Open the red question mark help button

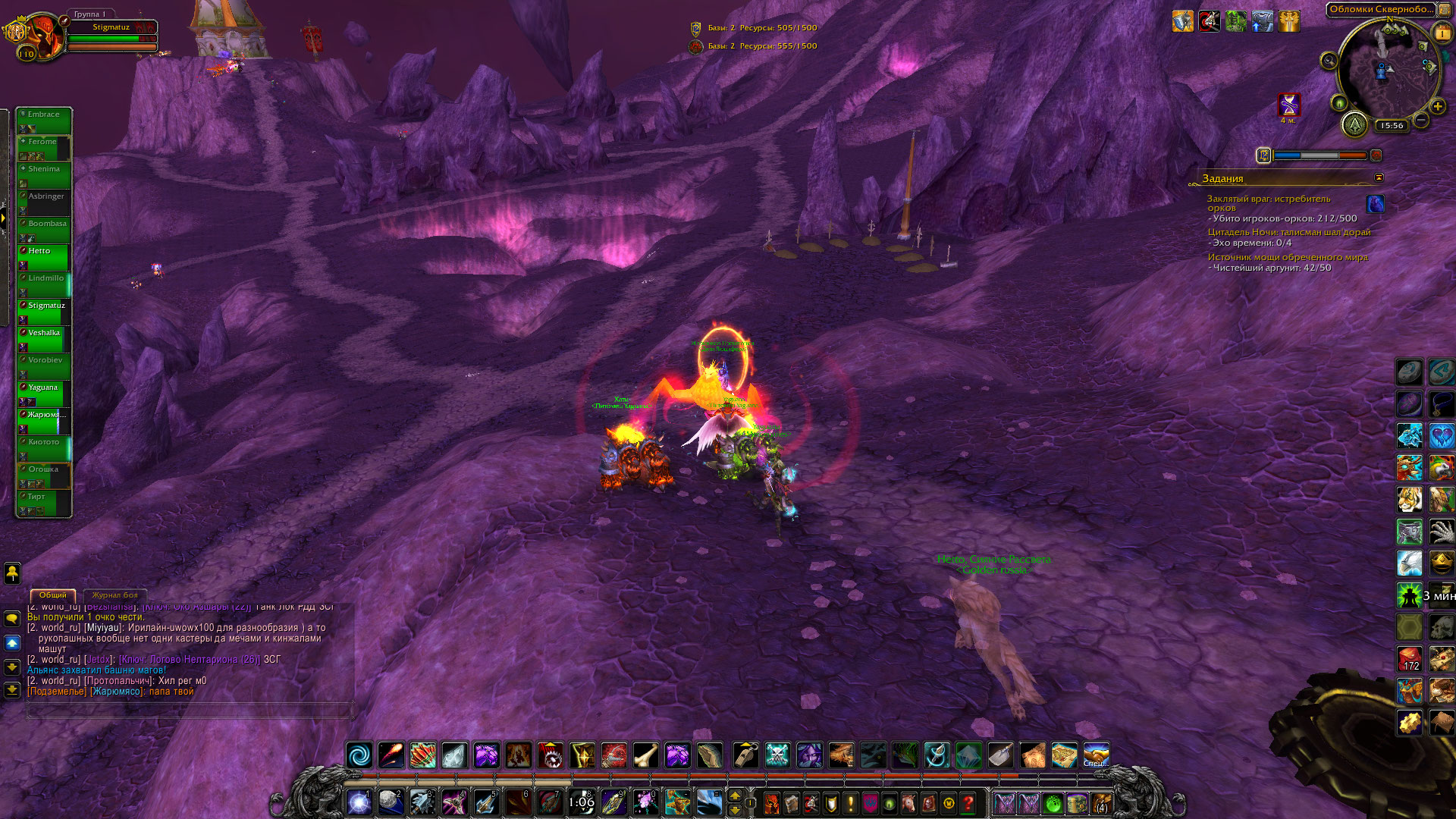[968, 802]
